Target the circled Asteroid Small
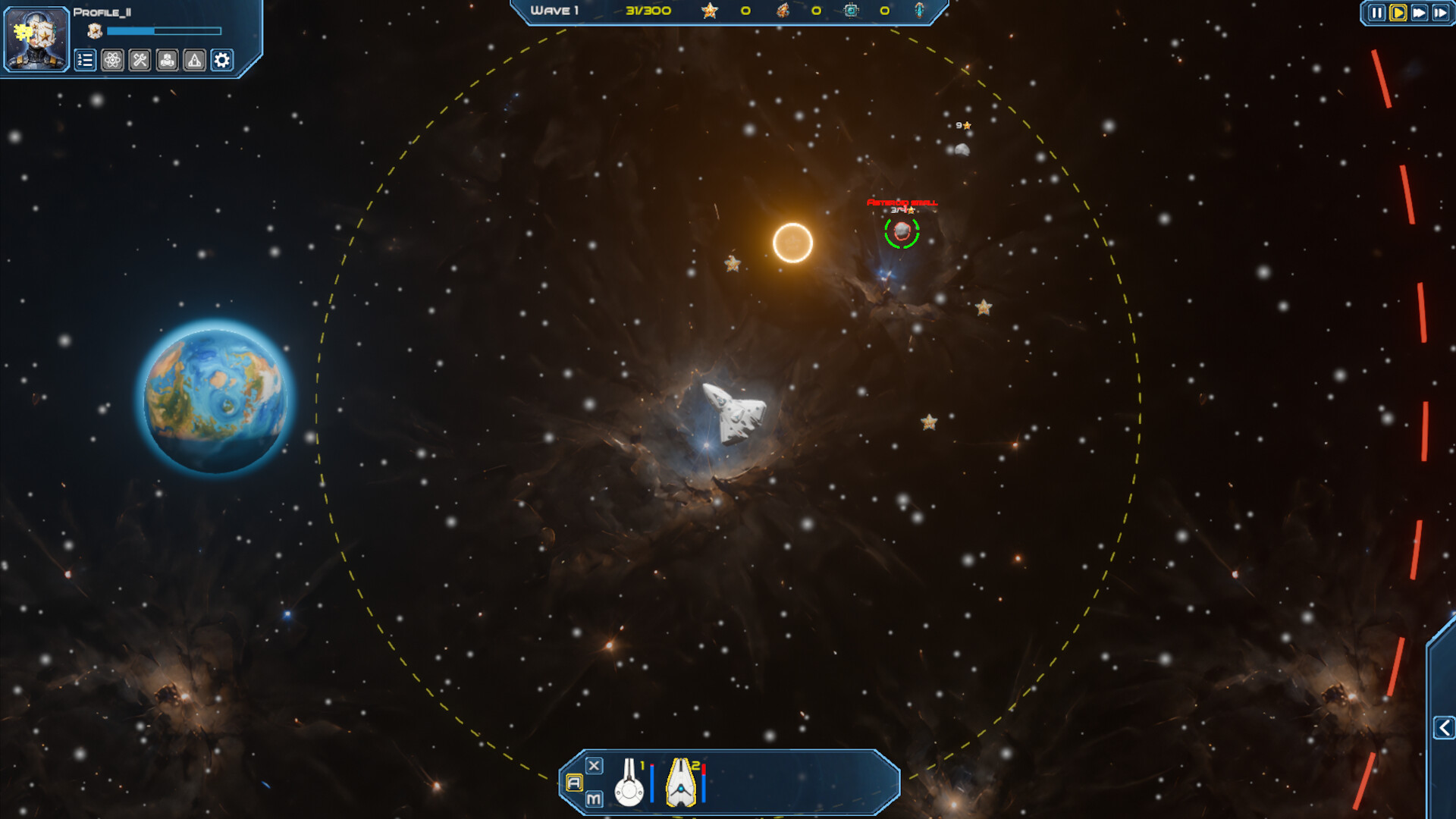Screen dimensions: 1456x819 (x=902, y=231)
